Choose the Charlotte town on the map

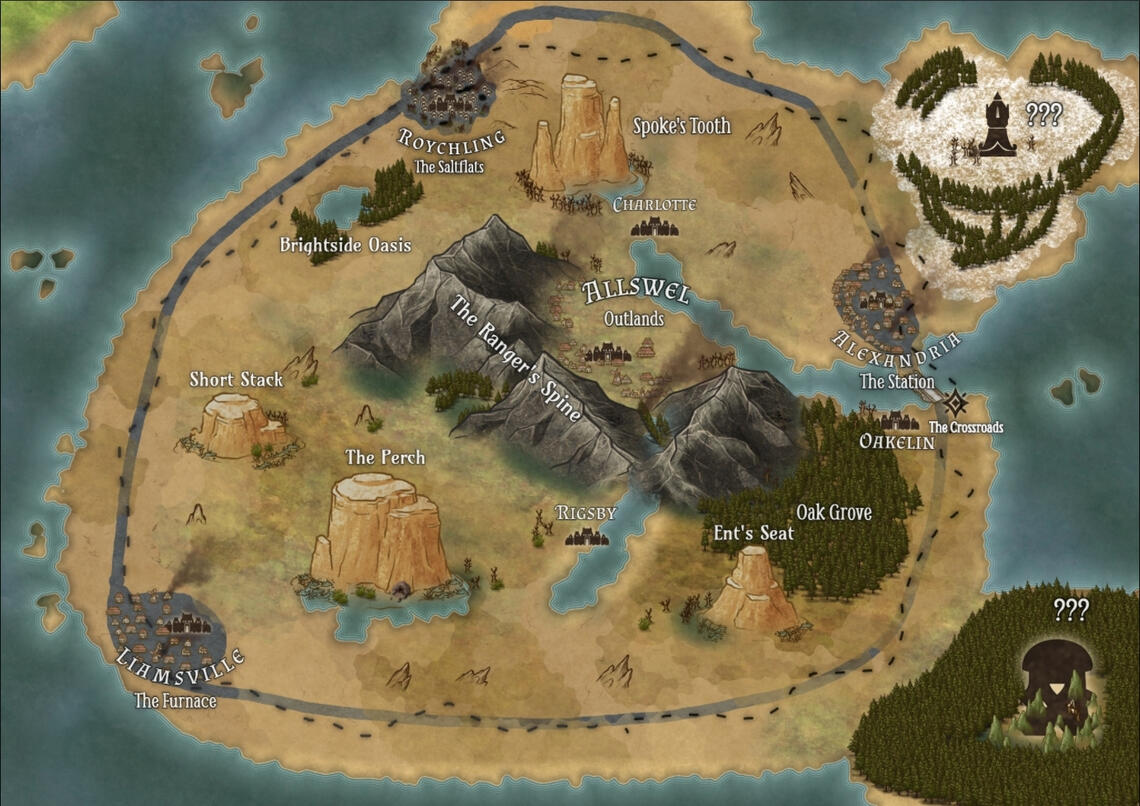(654, 227)
